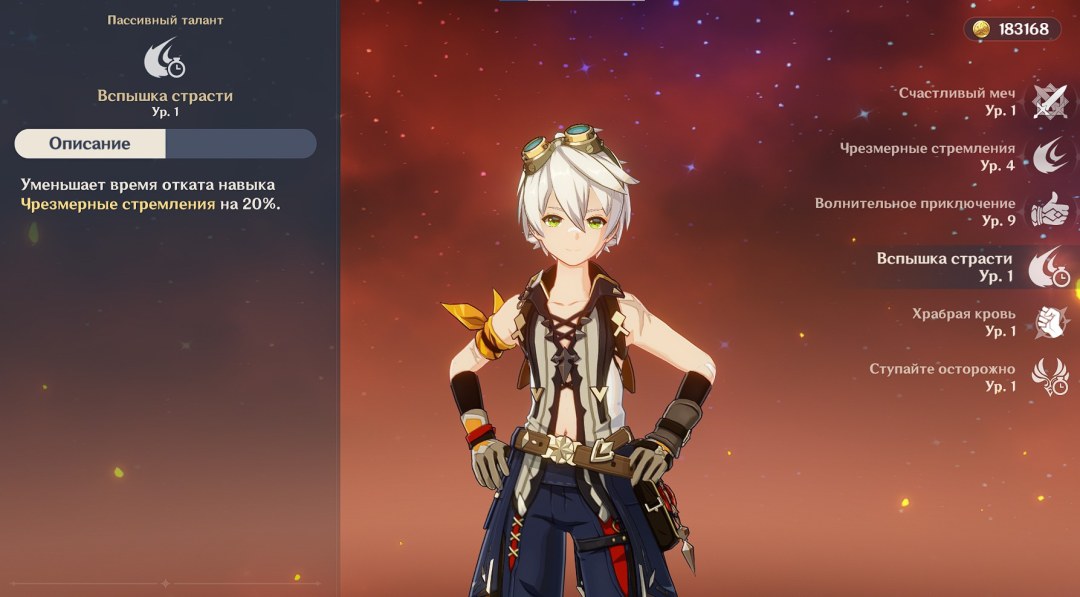The width and height of the screenshot is (1080, 597).
Task: Open the Чрезмерные стремления talent
Action: [1049, 156]
